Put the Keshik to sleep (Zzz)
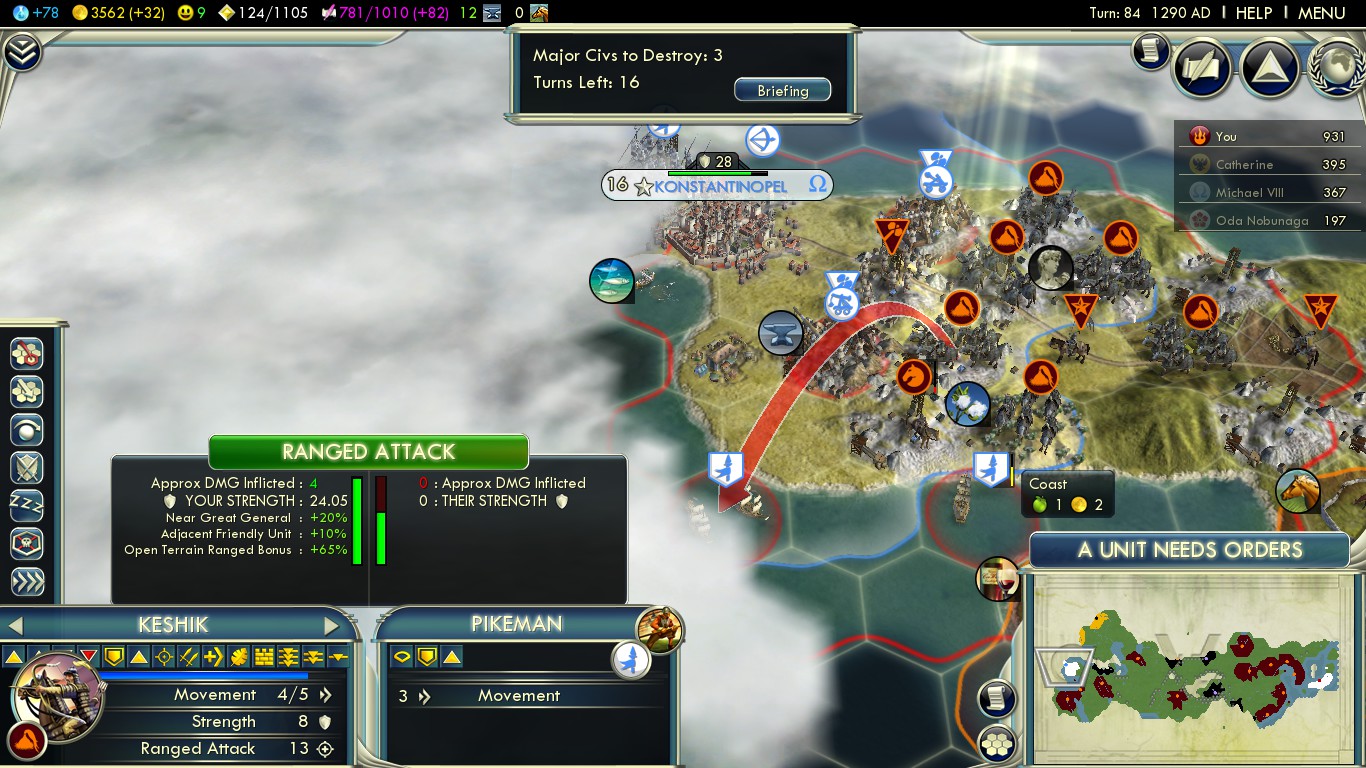The height and width of the screenshot is (768, 1366). tap(26, 505)
